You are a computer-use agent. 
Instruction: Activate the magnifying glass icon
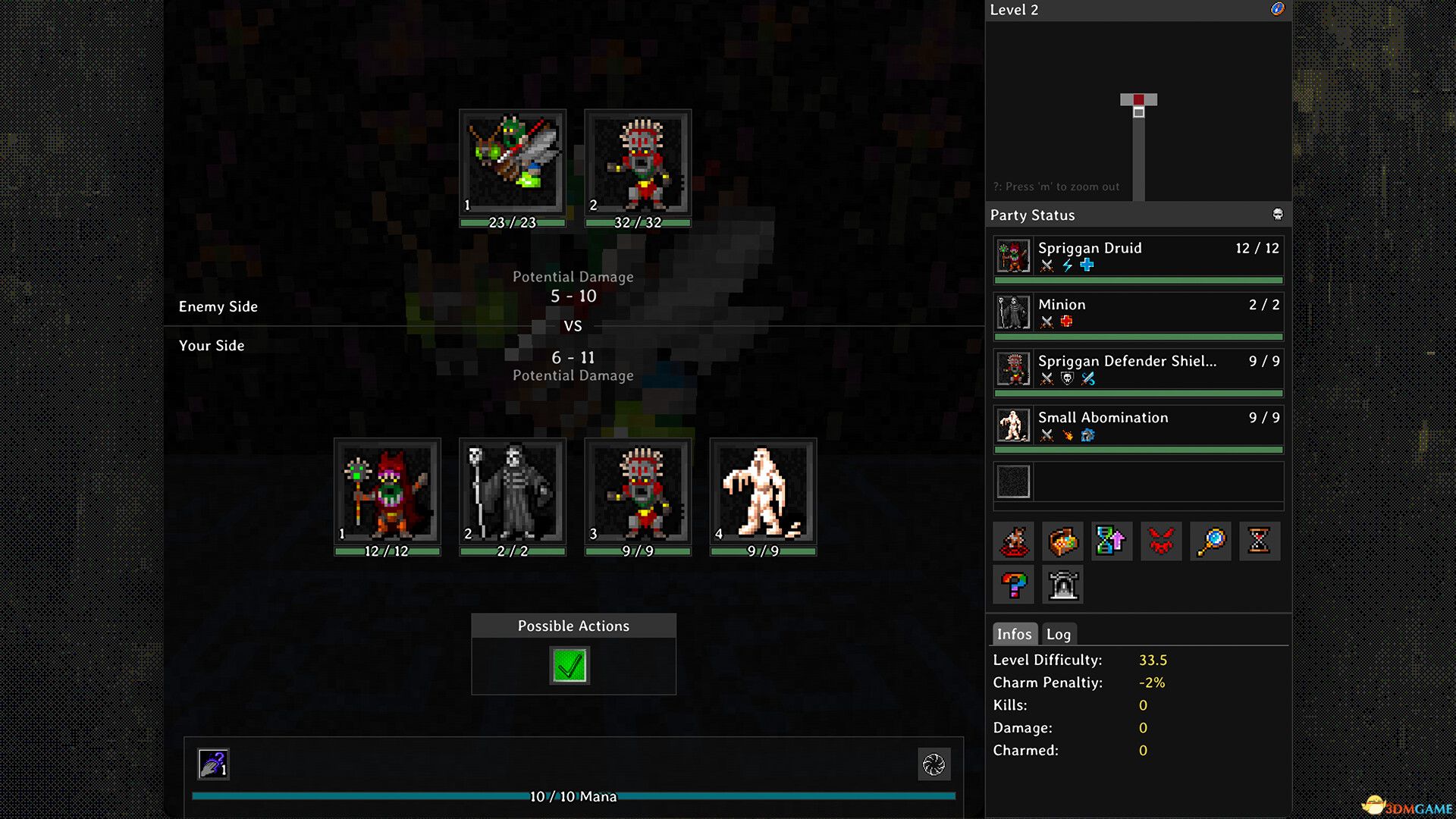pos(1210,541)
